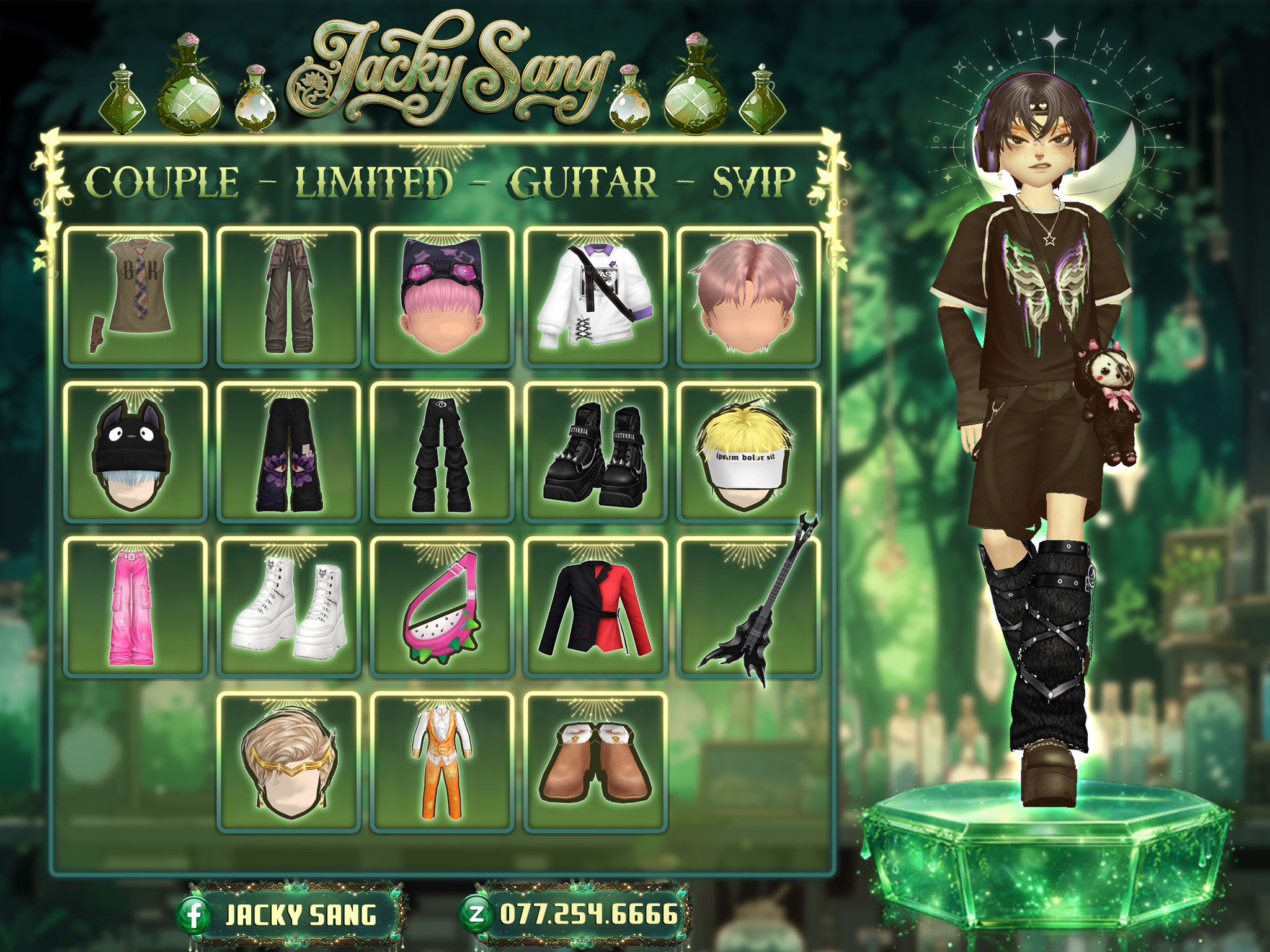
Task: Choose the baggy olive cargo pants slot
Action: (x=288, y=297)
